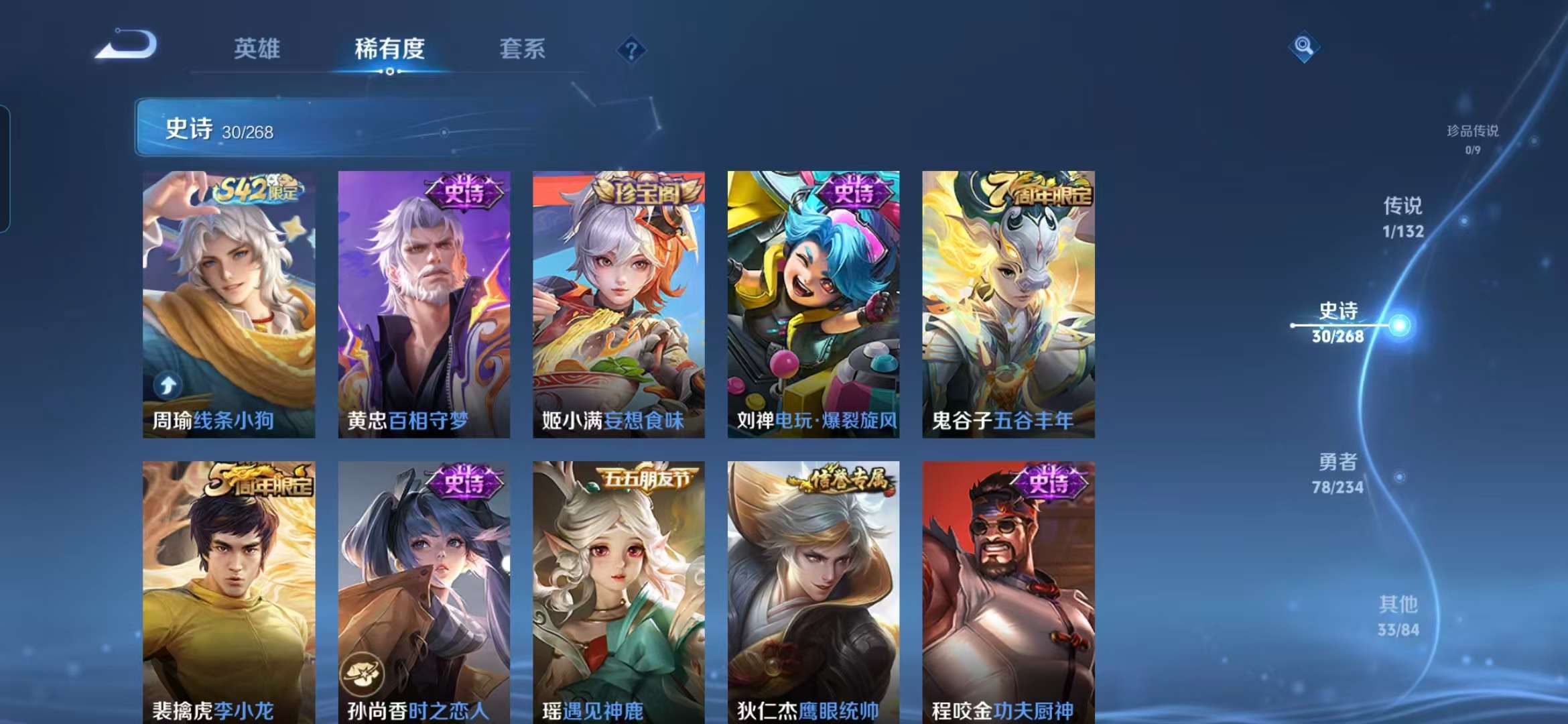Click the 史诗 badge on 黄忠's skin card

point(466,192)
